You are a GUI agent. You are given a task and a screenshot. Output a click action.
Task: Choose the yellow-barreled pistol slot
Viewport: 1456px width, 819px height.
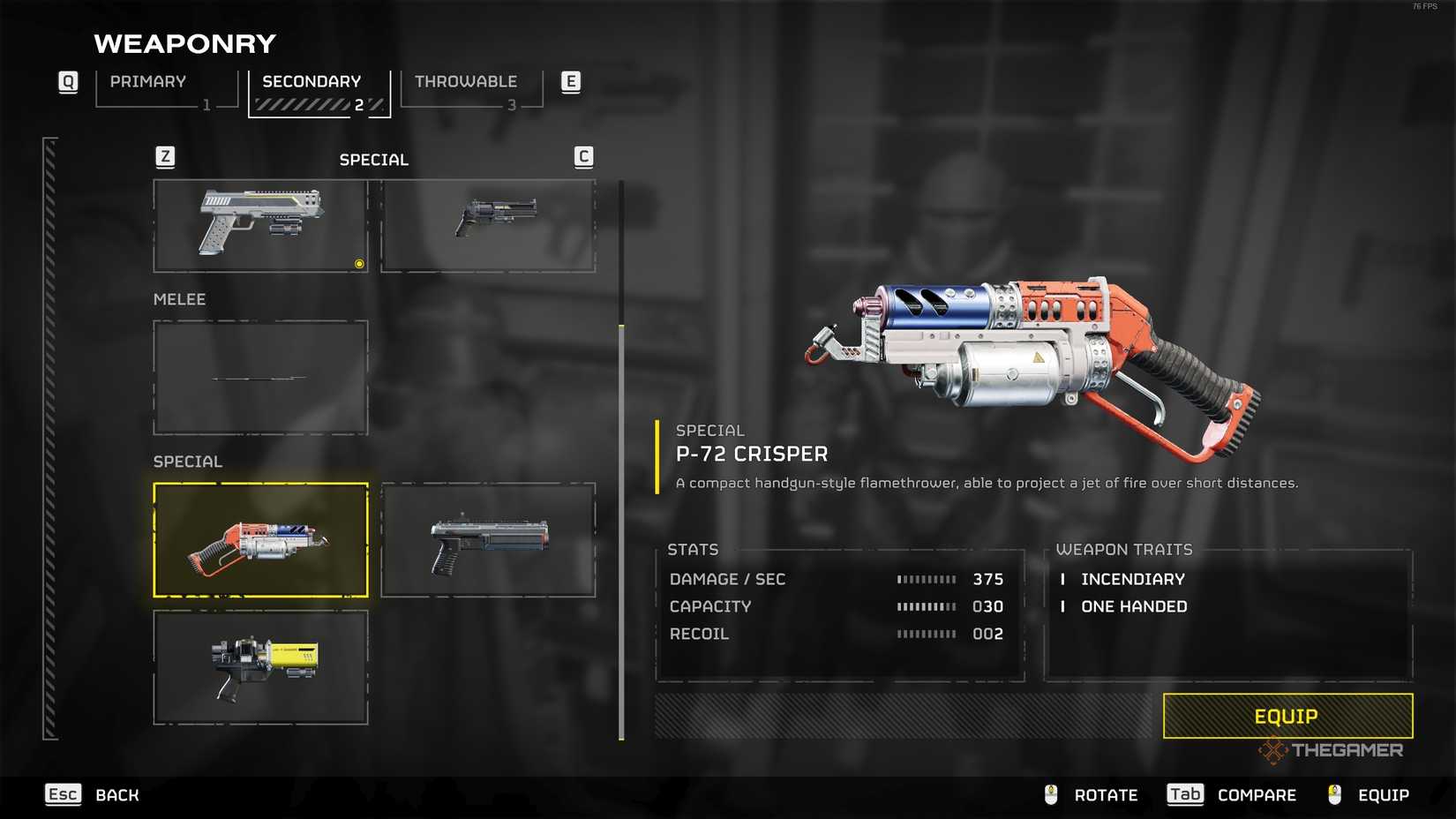pos(260,667)
